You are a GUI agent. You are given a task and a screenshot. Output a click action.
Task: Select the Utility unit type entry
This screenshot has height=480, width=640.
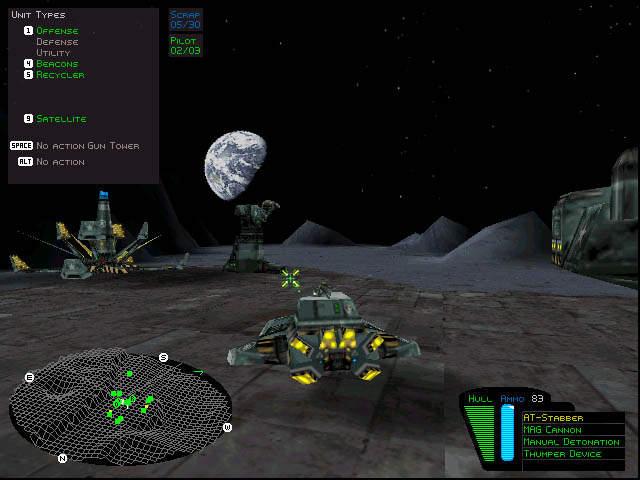pos(53,53)
